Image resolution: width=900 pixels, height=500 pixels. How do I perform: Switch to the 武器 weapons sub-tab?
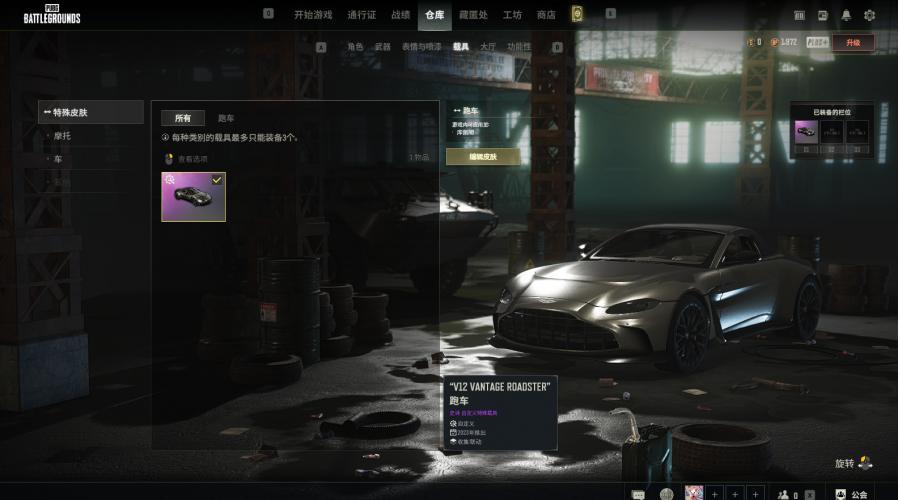pos(383,47)
